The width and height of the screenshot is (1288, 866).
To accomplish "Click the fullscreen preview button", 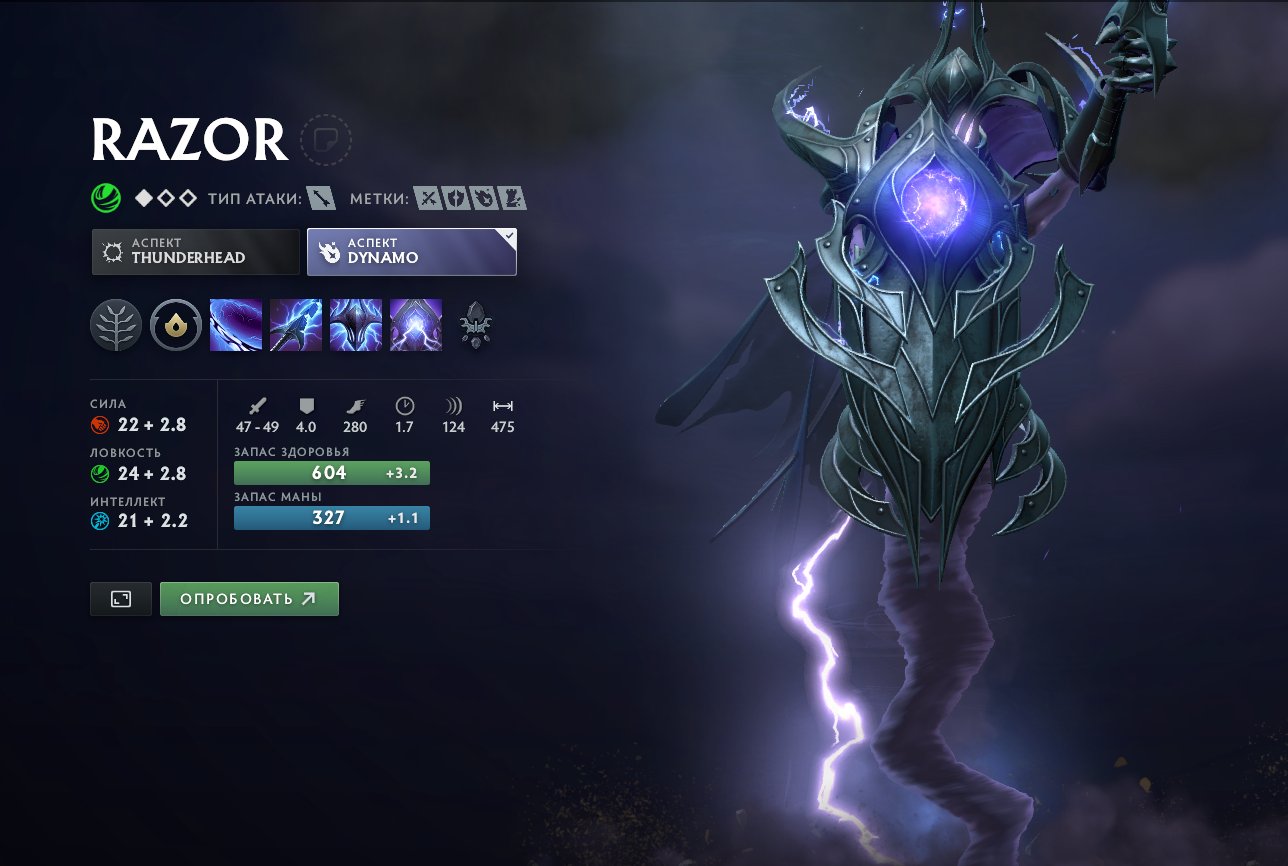I will pyautogui.click(x=120, y=598).
